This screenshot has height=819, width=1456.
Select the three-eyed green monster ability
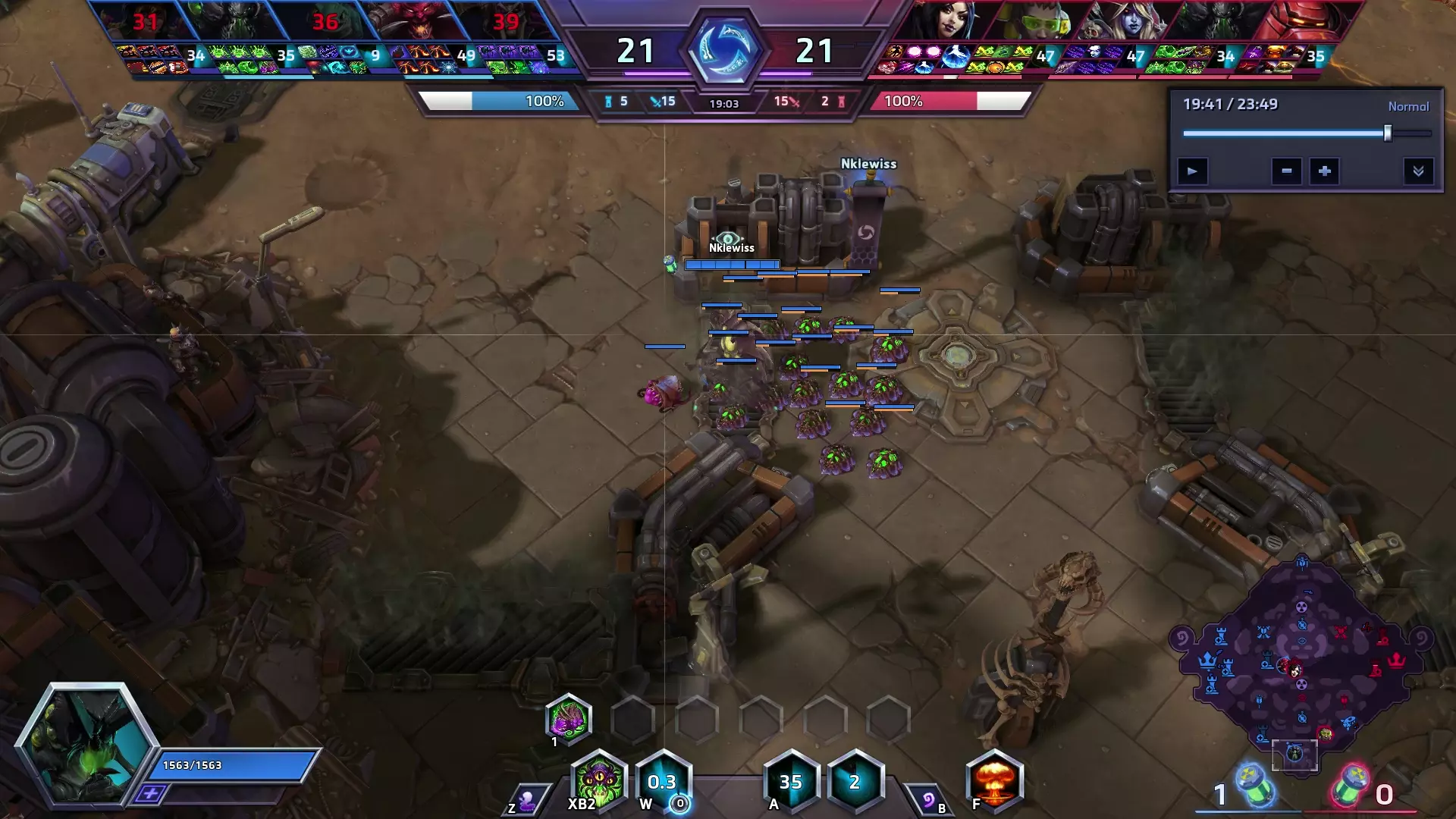coord(599,780)
